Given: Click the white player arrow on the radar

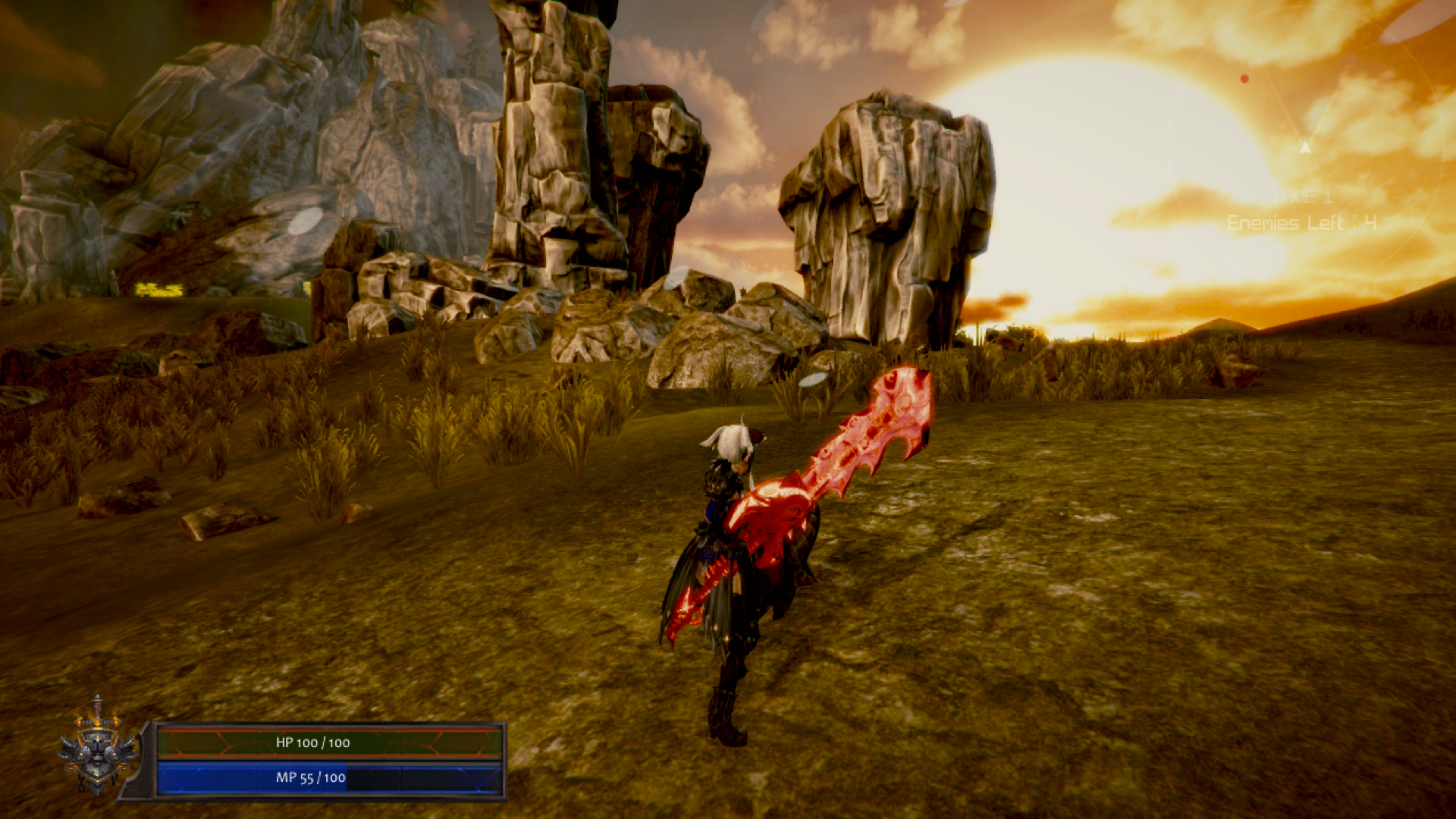Looking at the screenshot, I should click(x=1305, y=147).
